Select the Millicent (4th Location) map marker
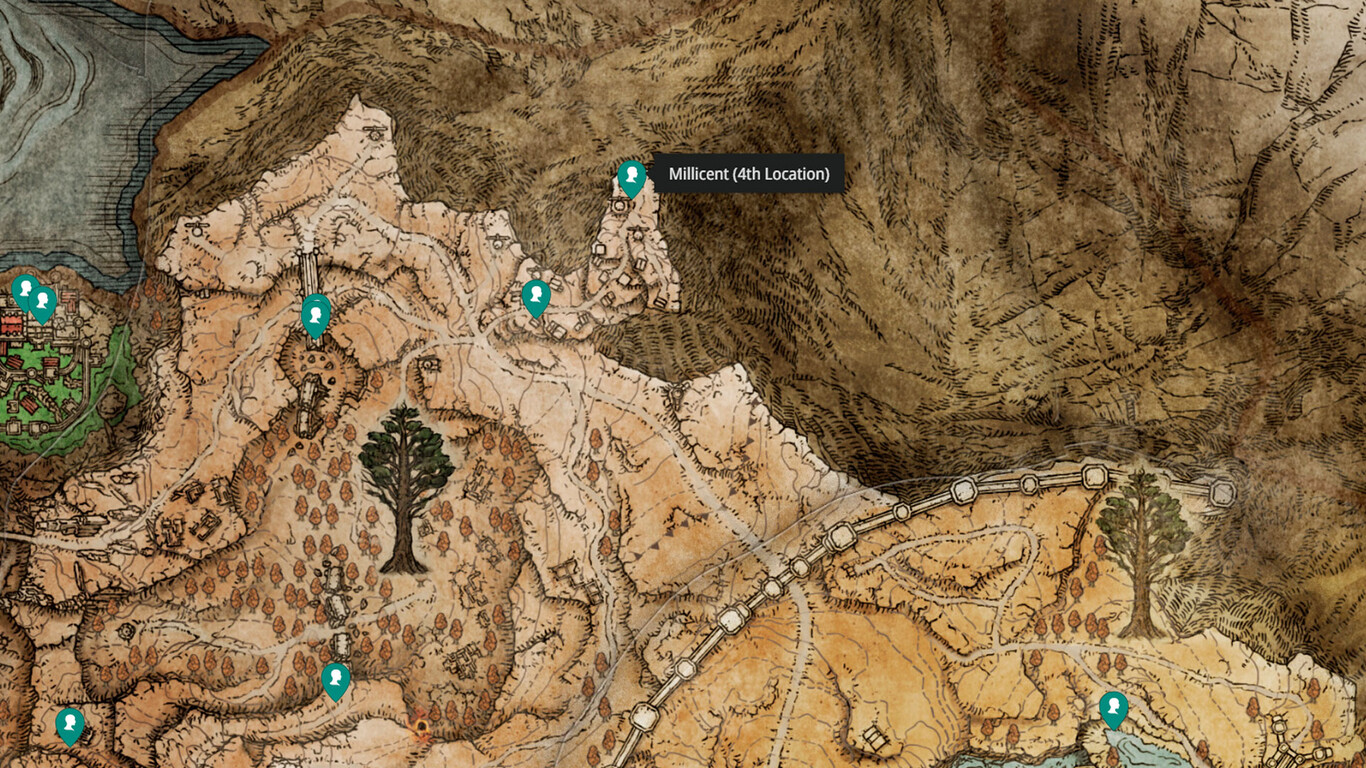 point(631,178)
